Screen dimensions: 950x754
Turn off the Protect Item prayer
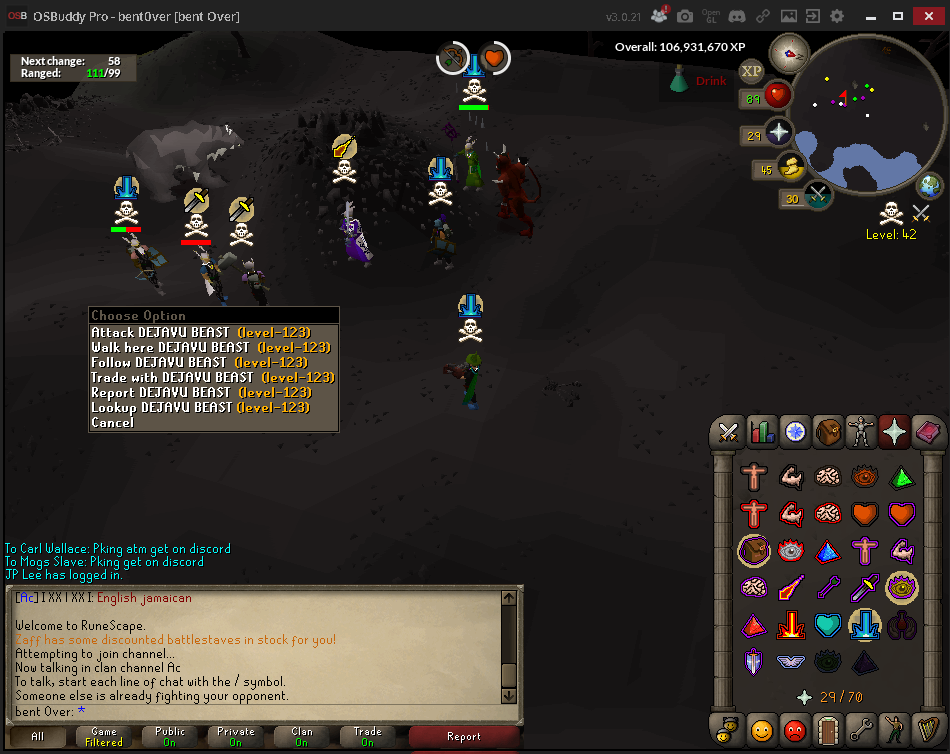click(x=753, y=550)
